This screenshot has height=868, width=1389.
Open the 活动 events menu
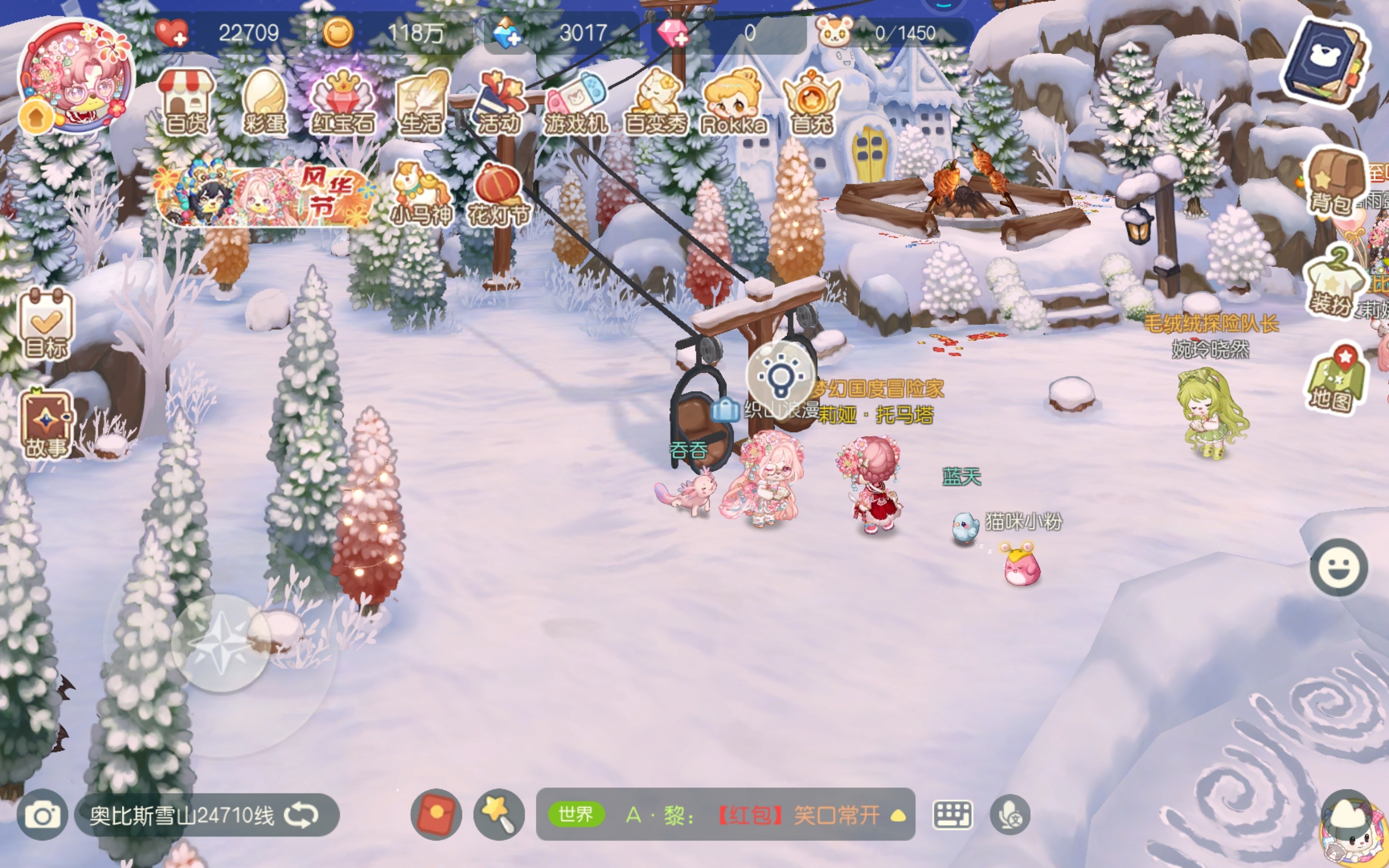[x=499, y=102]
